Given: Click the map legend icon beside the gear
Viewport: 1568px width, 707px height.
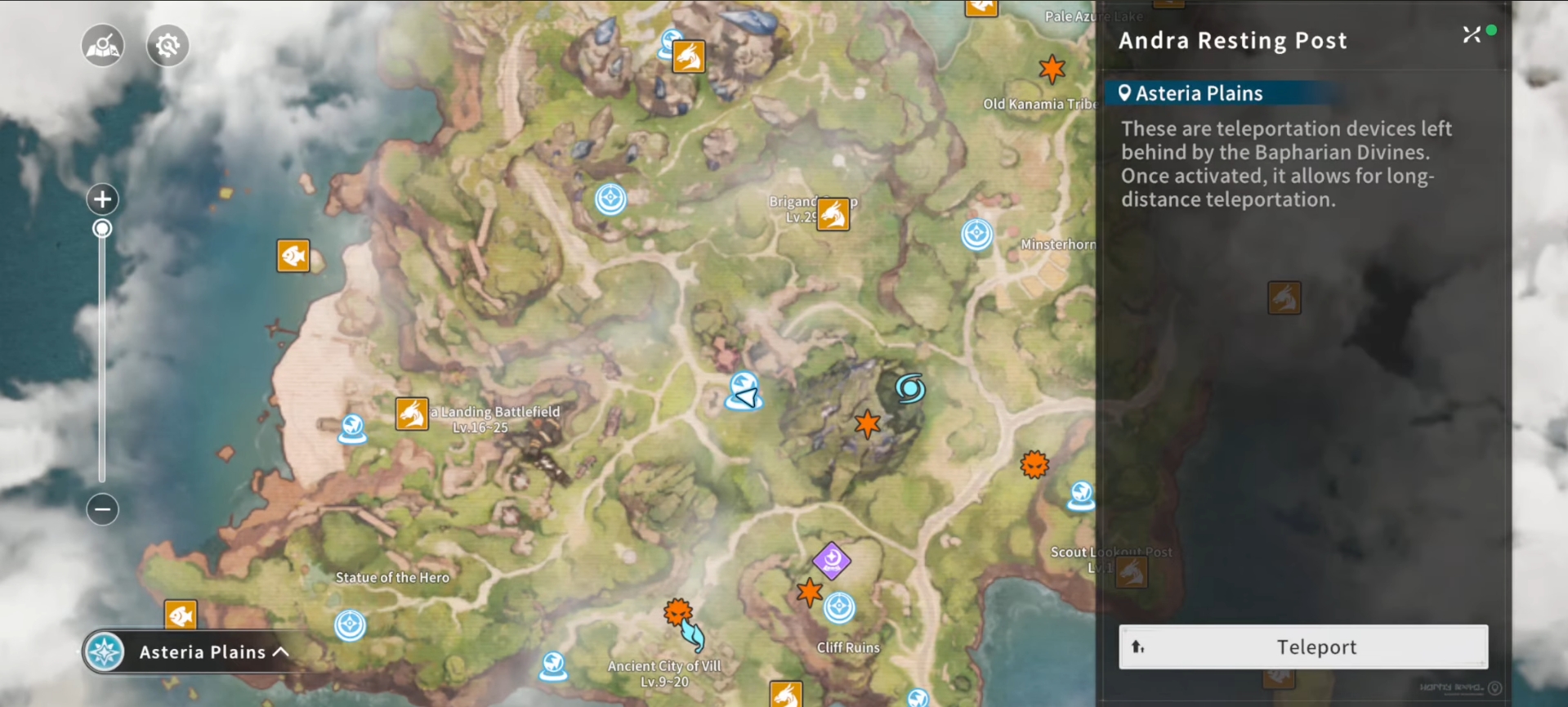Looking at the screenshot, I should (103, 45).
